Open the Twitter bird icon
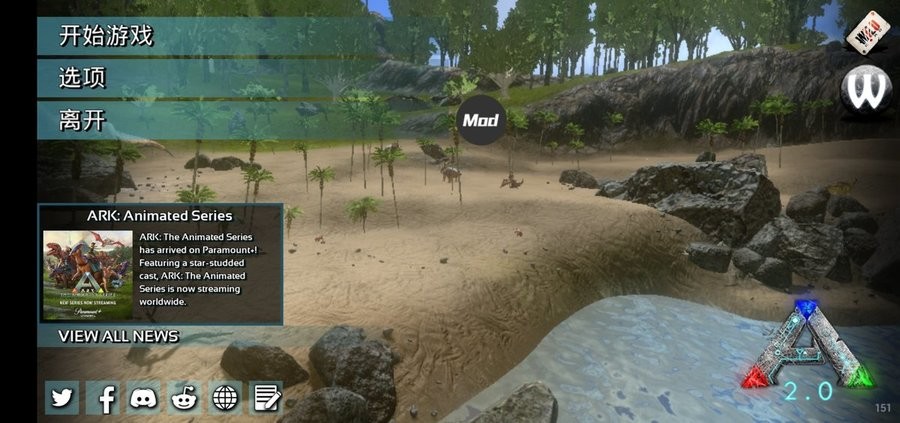Screen dimensions: 900x423 (62, 398)
